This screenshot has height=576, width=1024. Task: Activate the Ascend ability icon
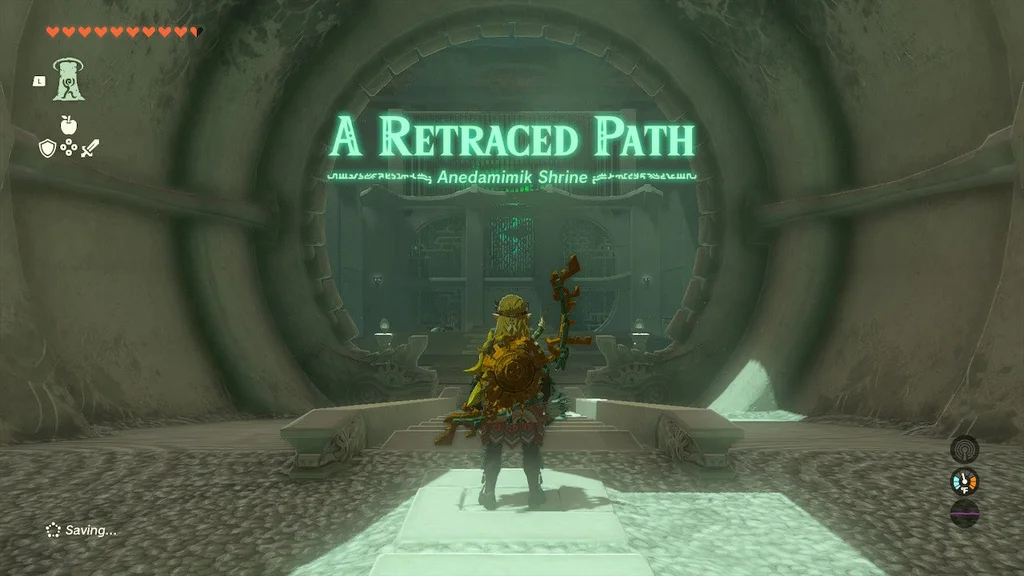(x=70, y=79)
